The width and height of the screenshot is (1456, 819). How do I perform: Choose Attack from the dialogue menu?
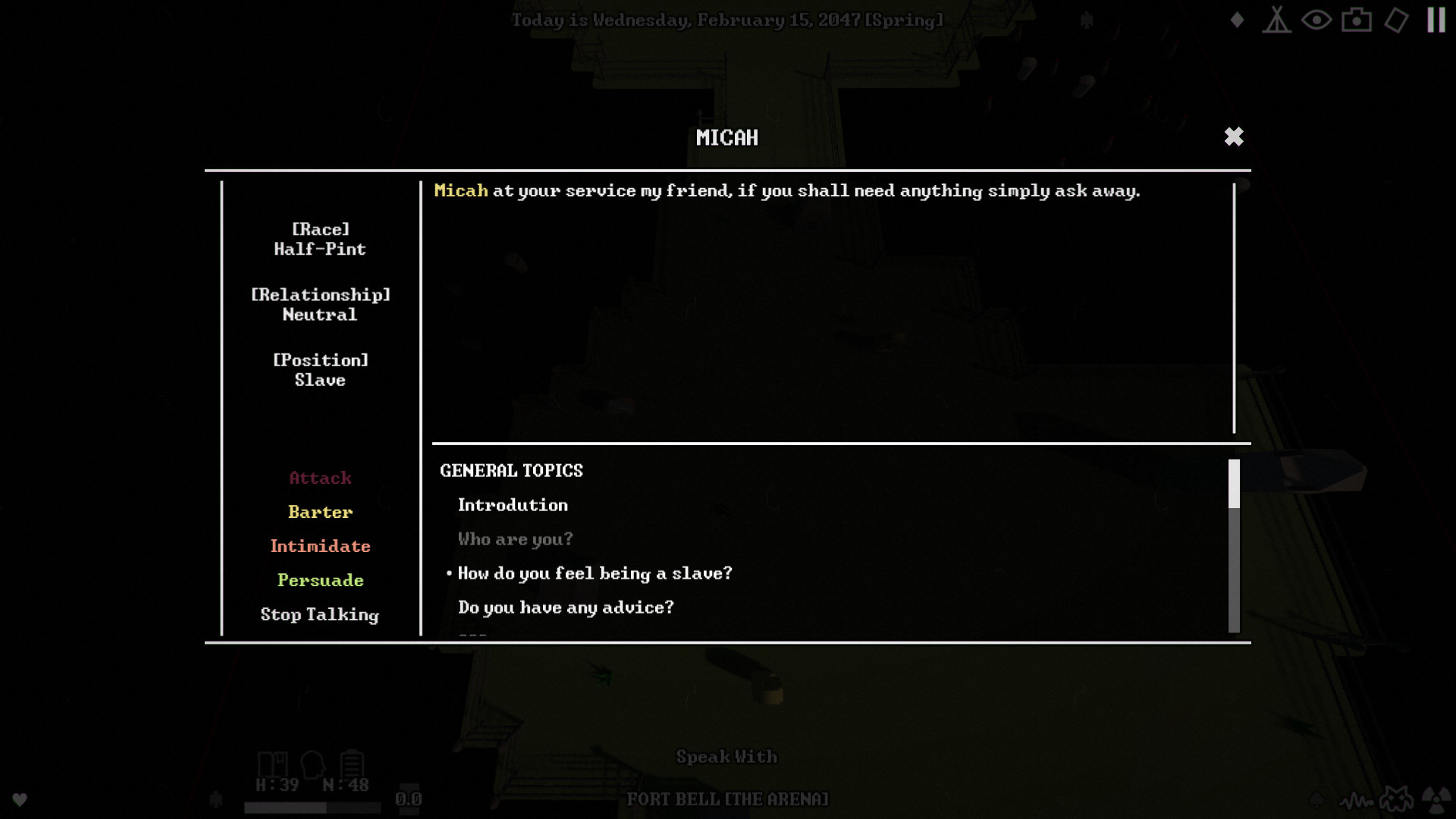click(x=320, y=478)
